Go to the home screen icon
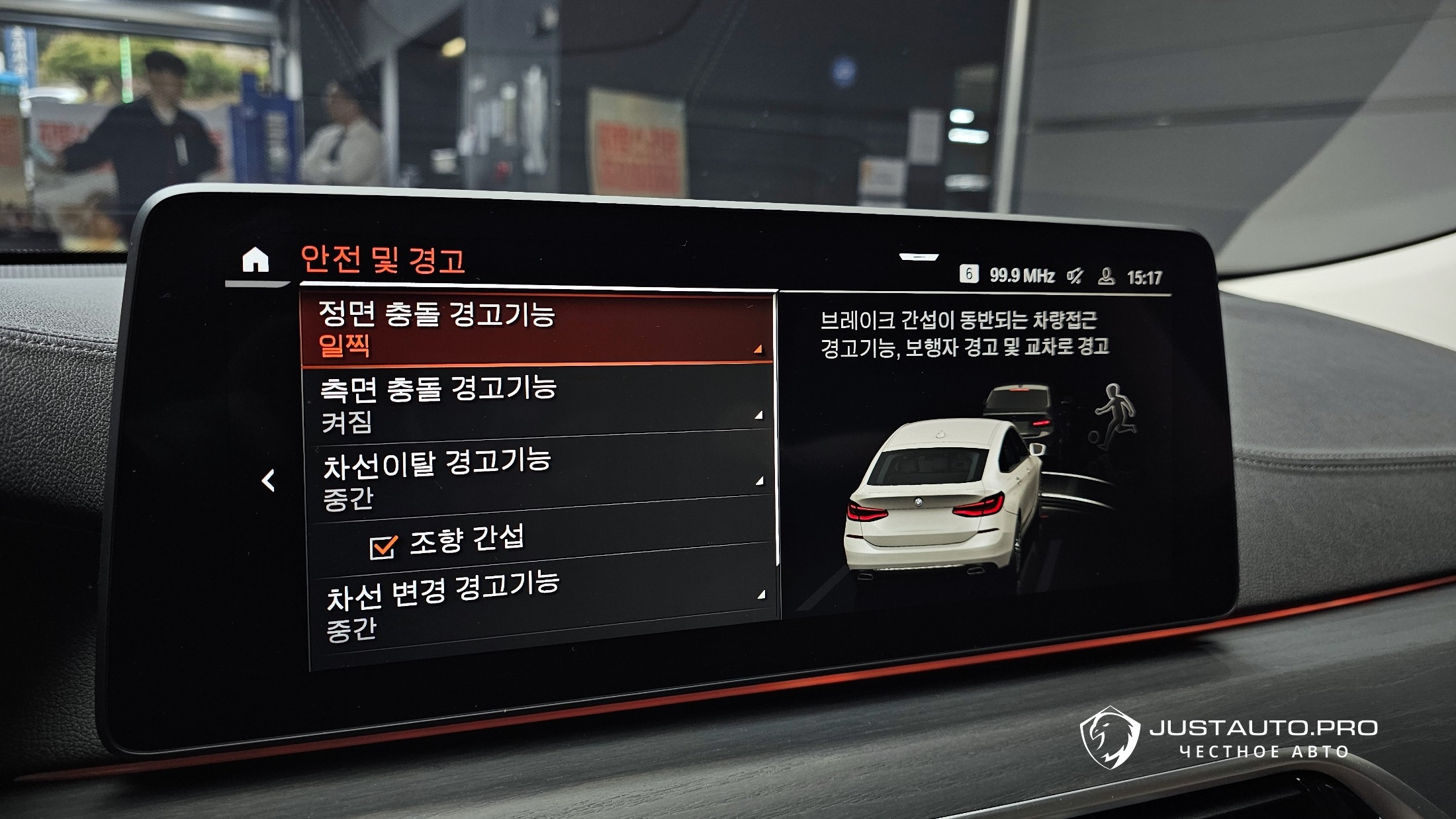 tap(255, 260)
